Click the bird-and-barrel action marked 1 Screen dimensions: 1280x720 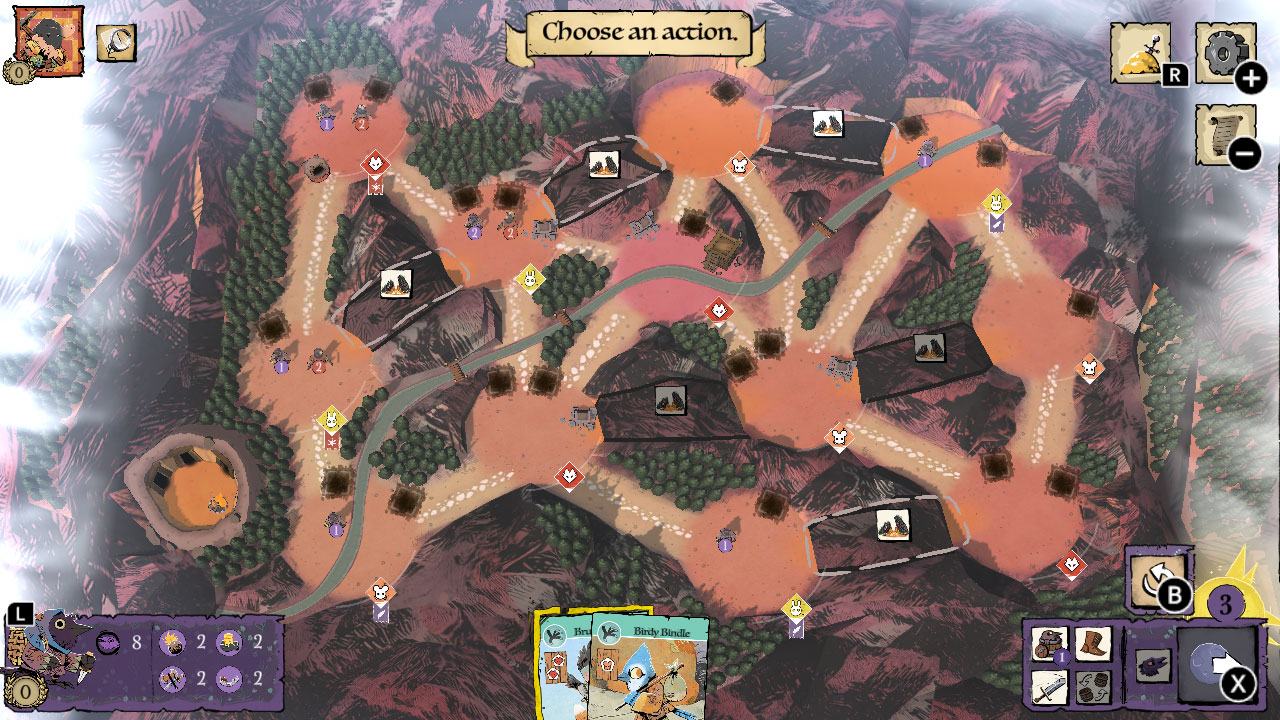coord(1047,643)
